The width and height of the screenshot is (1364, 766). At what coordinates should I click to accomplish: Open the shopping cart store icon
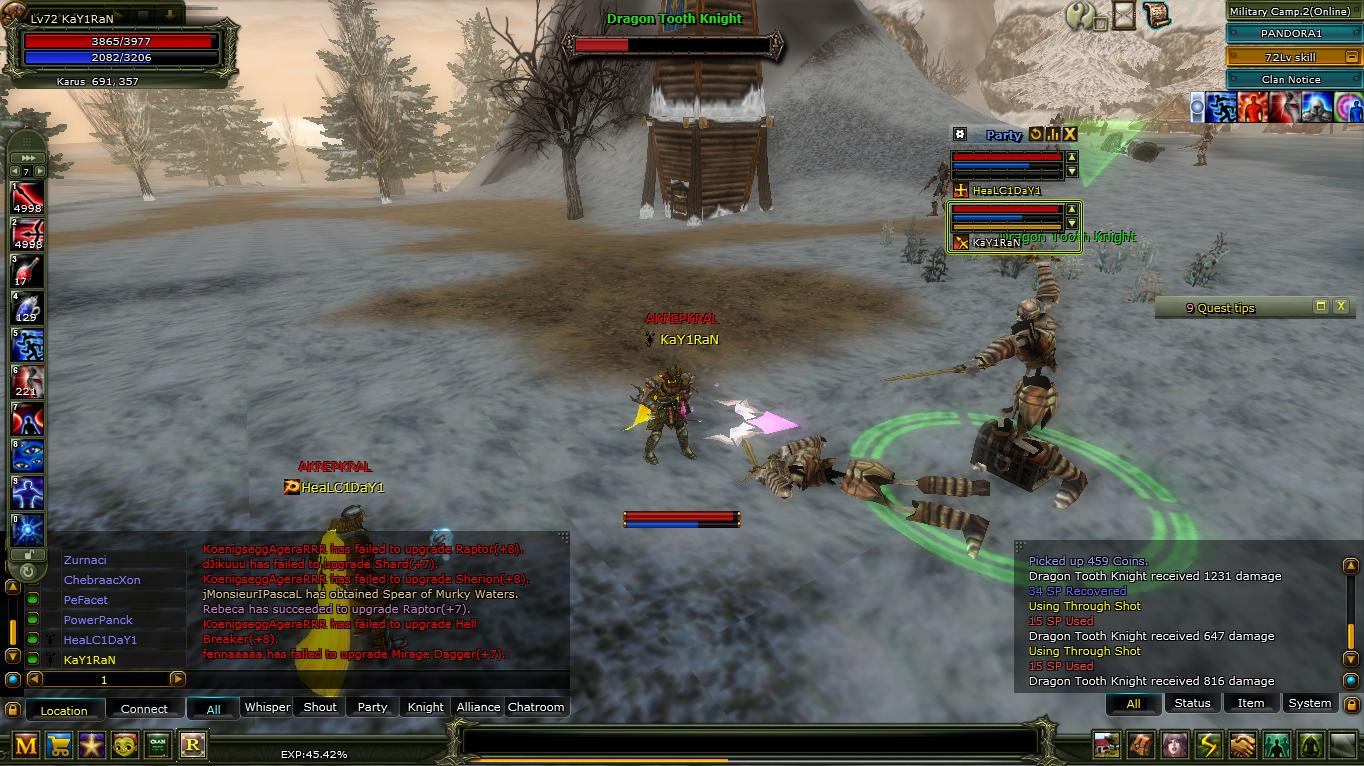[x=59, y=745]
